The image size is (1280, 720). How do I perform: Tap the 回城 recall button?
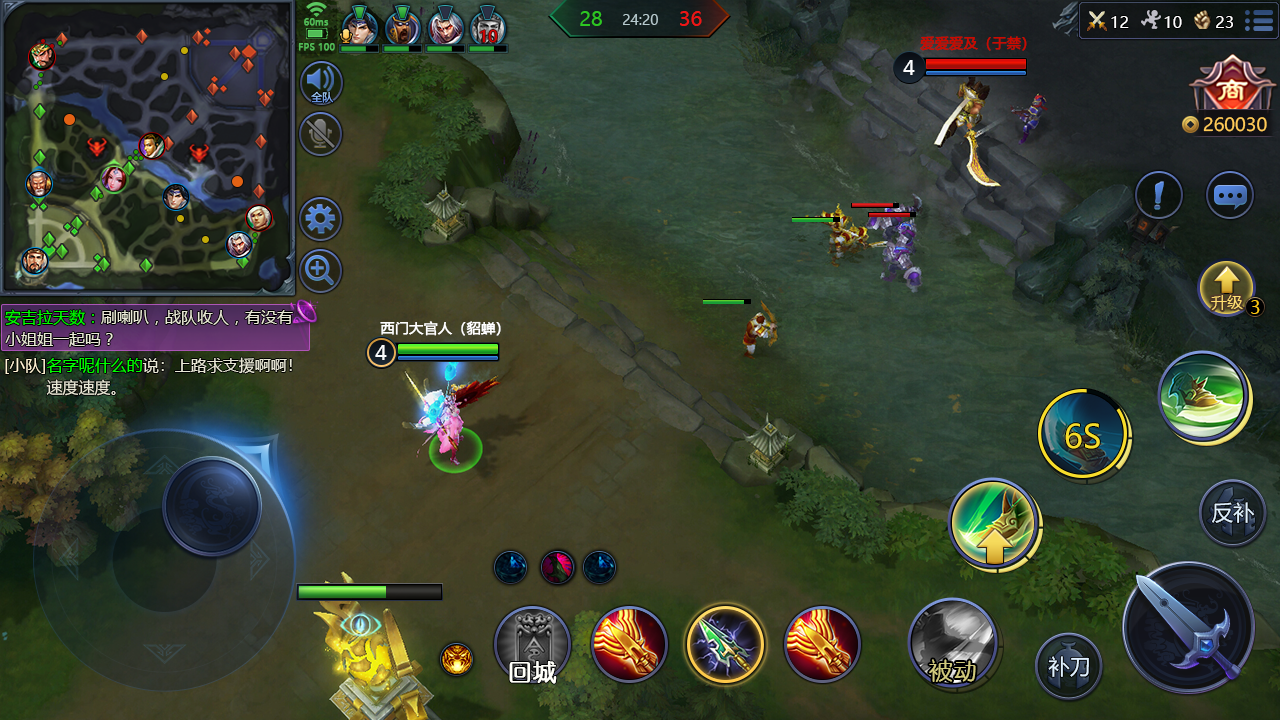(532, 645)
